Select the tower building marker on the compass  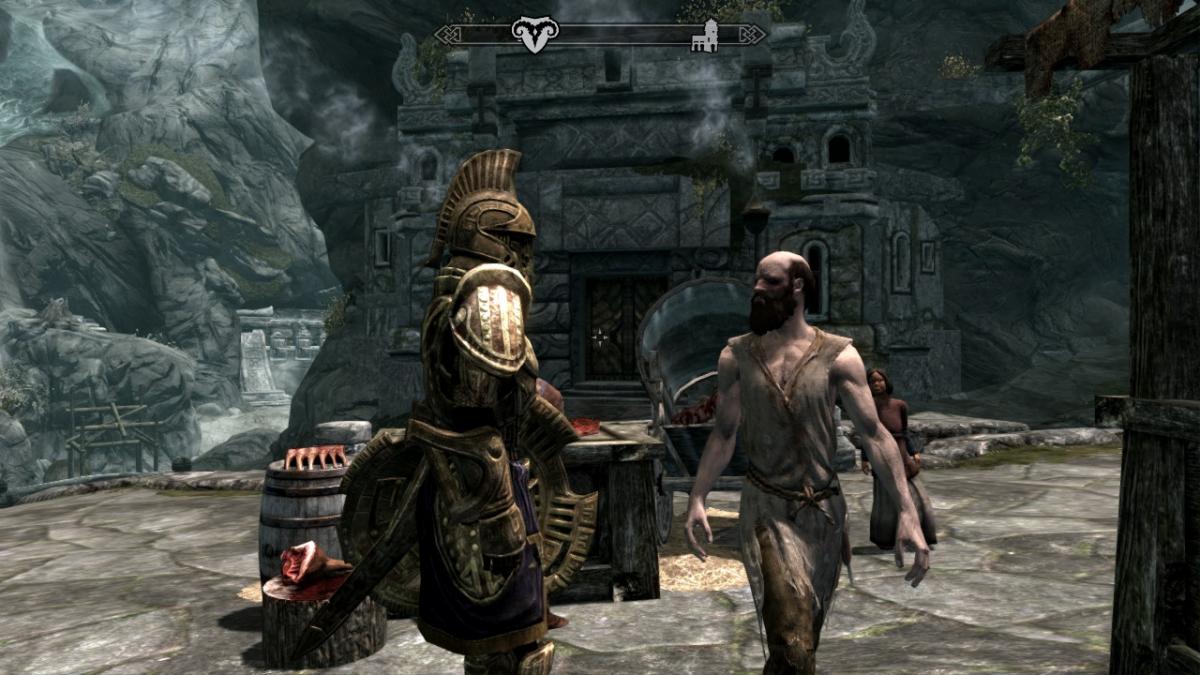click(706, 35)
